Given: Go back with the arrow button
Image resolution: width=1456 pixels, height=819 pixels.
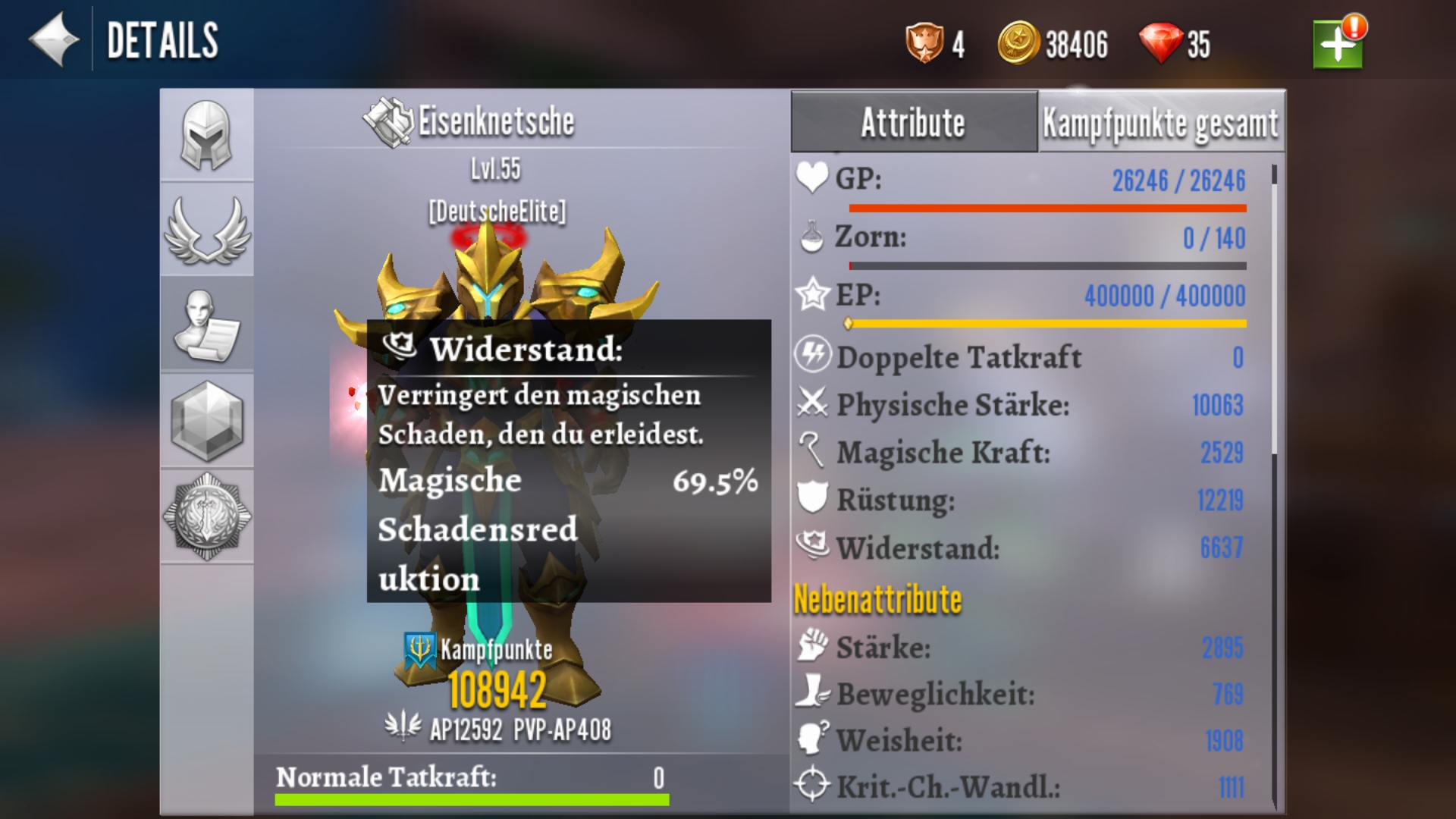Looking at the screenshot, I should click(53, 39).
